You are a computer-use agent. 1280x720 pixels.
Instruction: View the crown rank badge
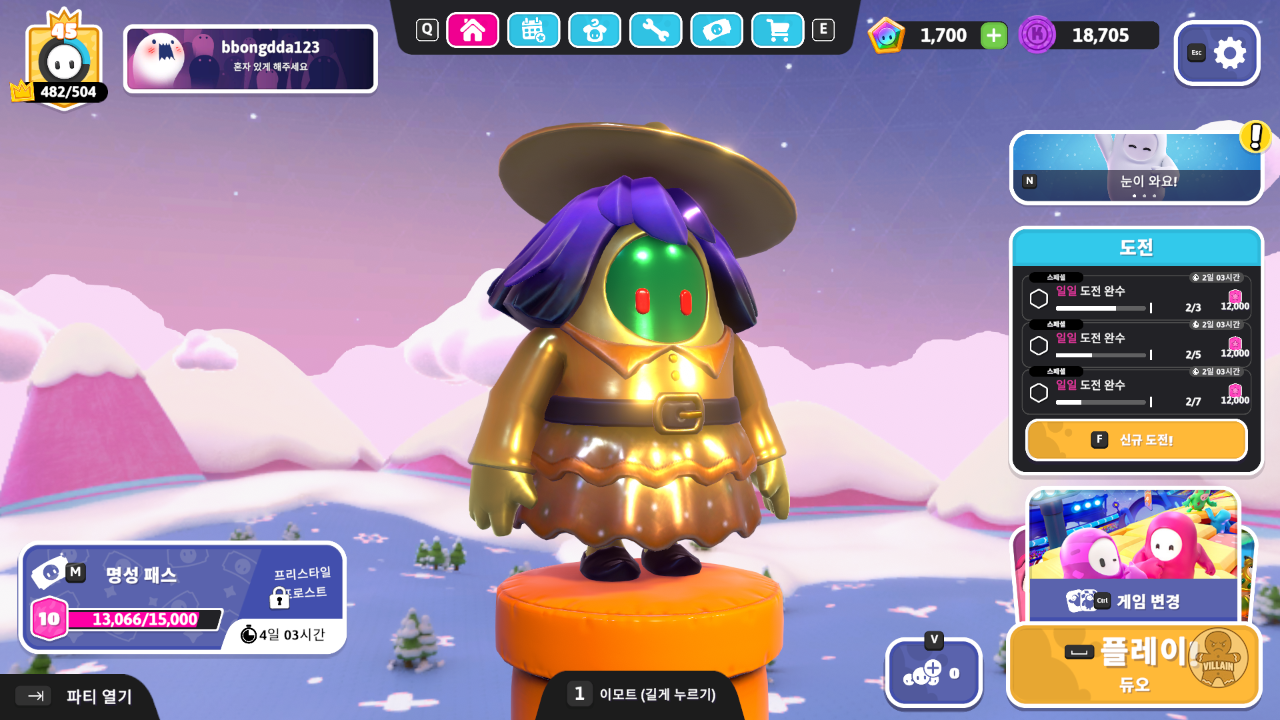click(63, 60)
